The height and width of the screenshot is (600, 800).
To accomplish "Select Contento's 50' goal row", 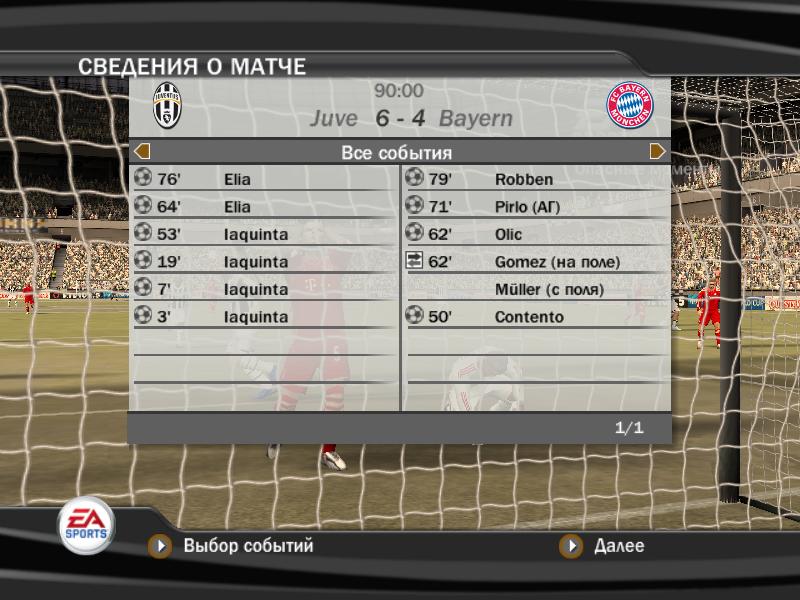I will click(x=535, y=317).
